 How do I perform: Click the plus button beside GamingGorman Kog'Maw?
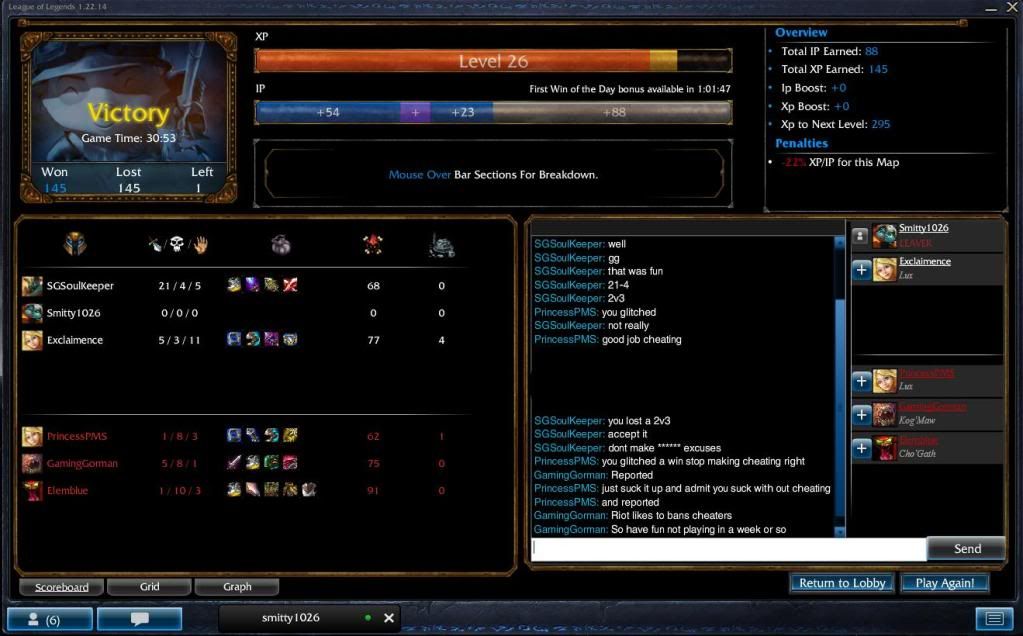point(861,415)
